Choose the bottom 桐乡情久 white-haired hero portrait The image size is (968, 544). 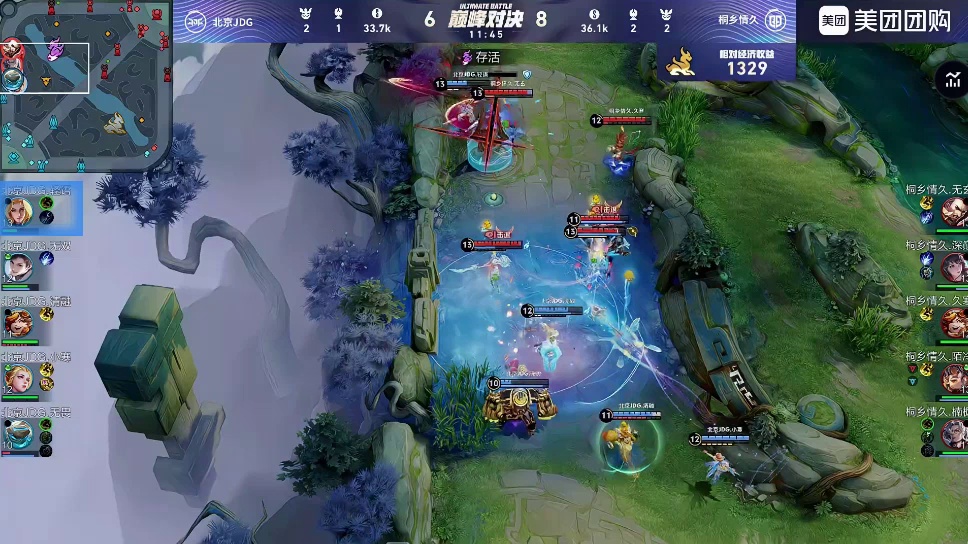(x=953, y=434)
